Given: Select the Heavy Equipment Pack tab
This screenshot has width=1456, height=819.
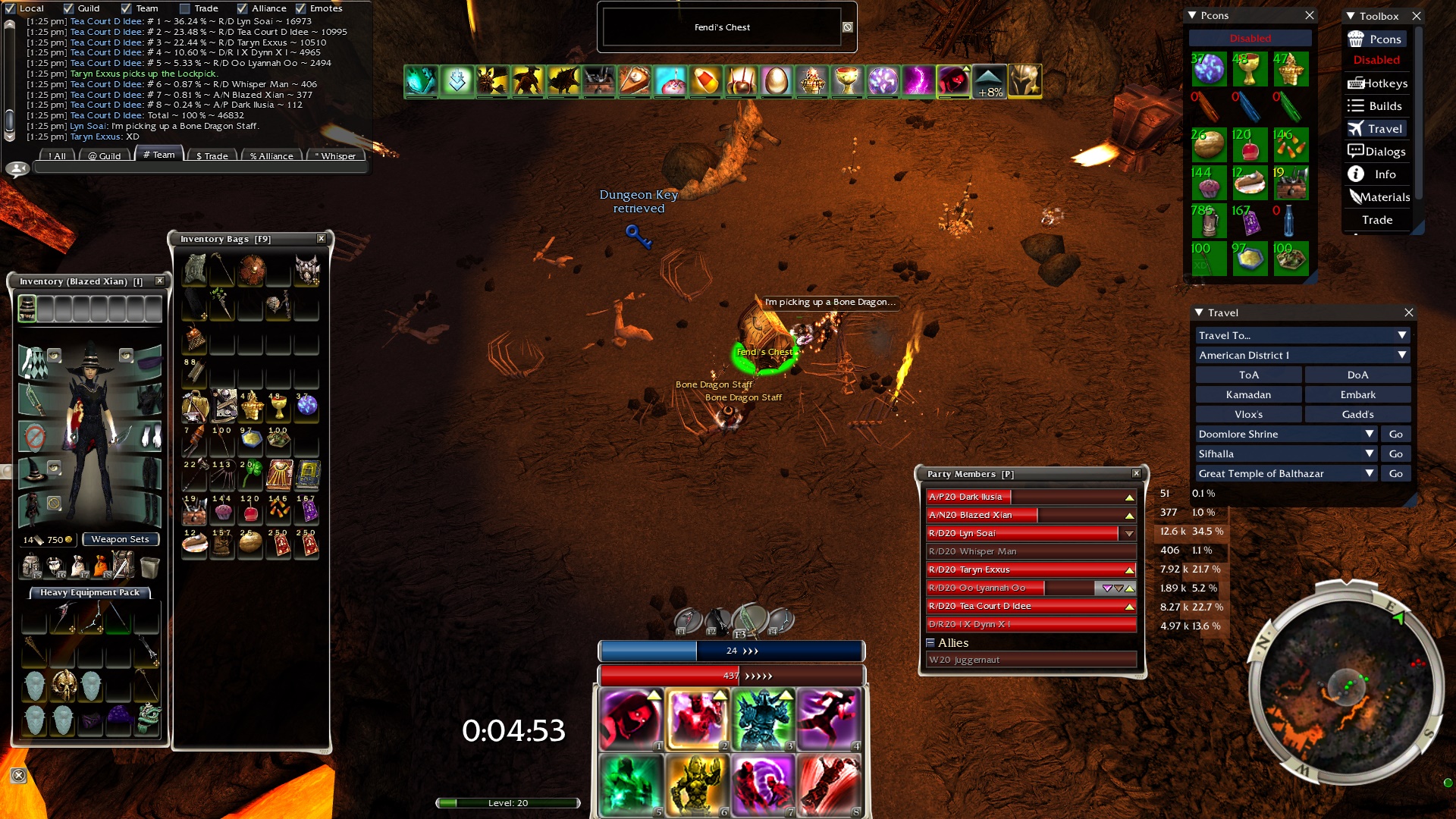Looking at the screenshot, I should coord(89,592).
